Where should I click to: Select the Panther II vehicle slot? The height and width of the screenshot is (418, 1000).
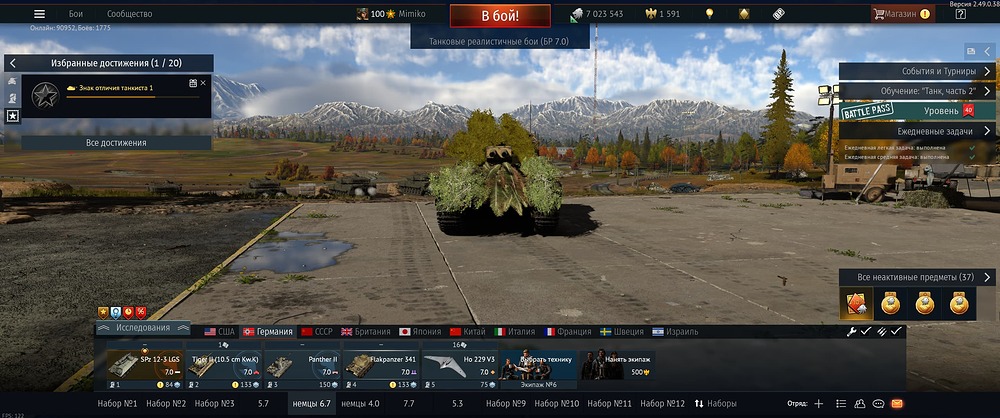[301, 366]
